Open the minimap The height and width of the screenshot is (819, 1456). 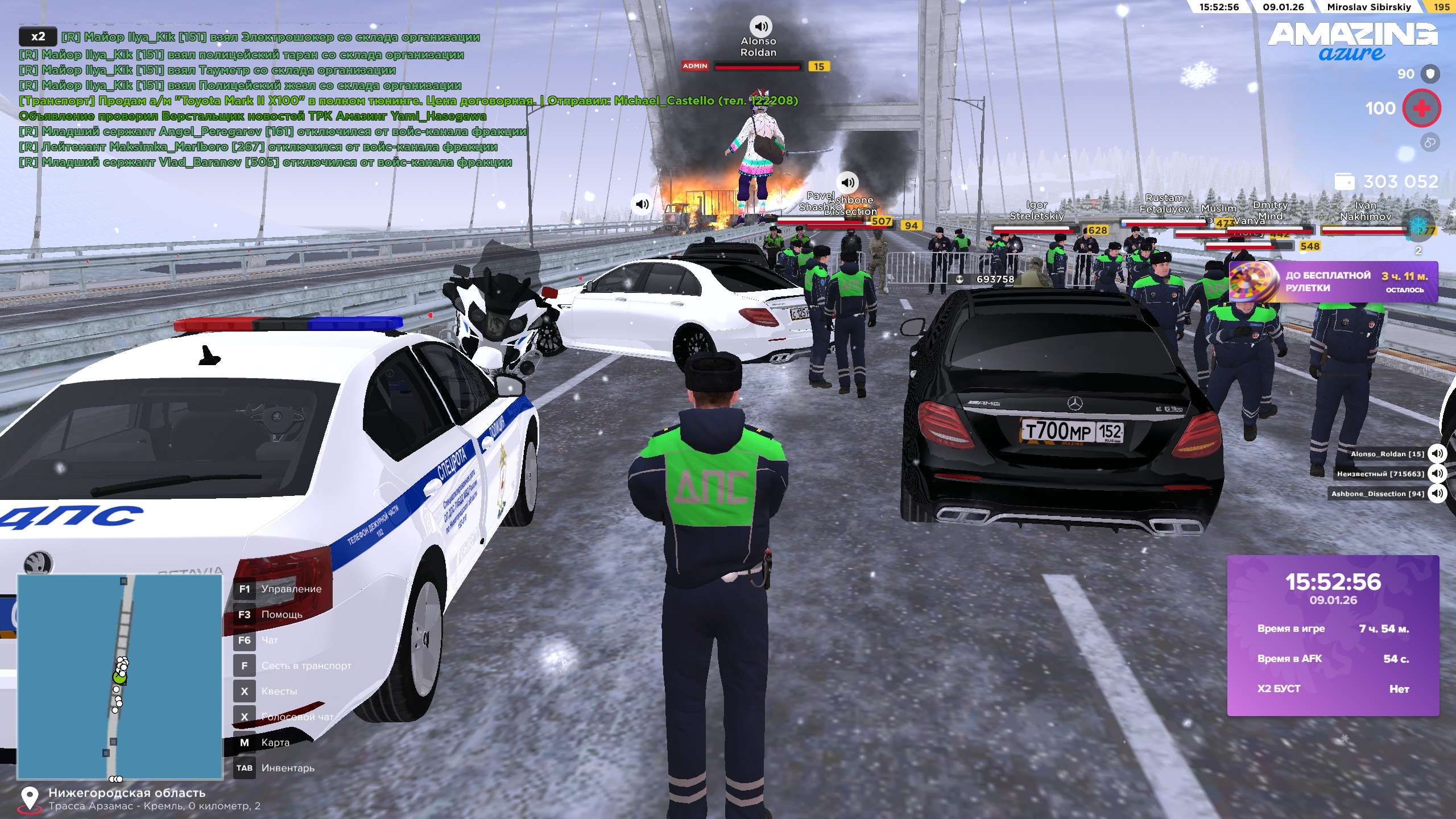coord(119,676)
